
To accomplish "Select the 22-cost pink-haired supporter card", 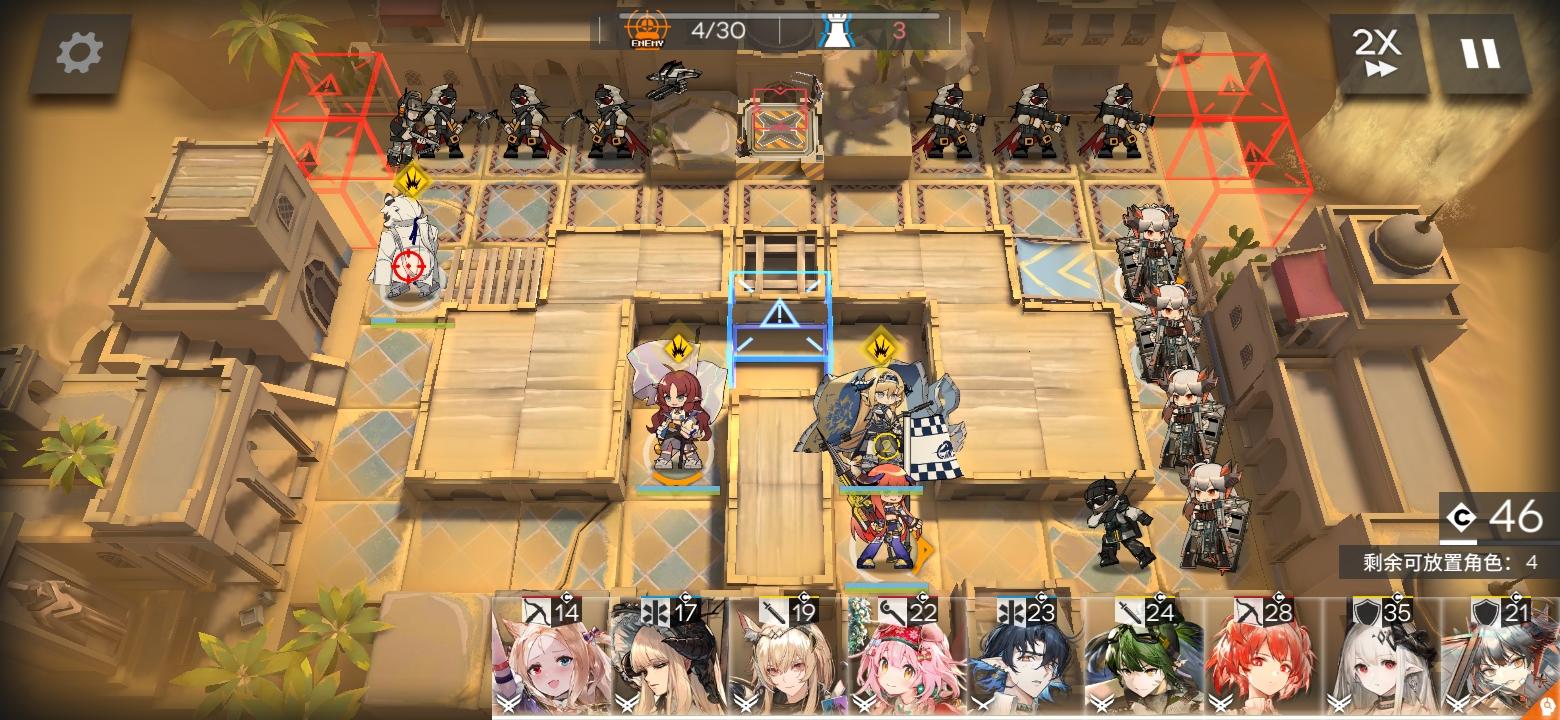I will [x=905, y=655].
